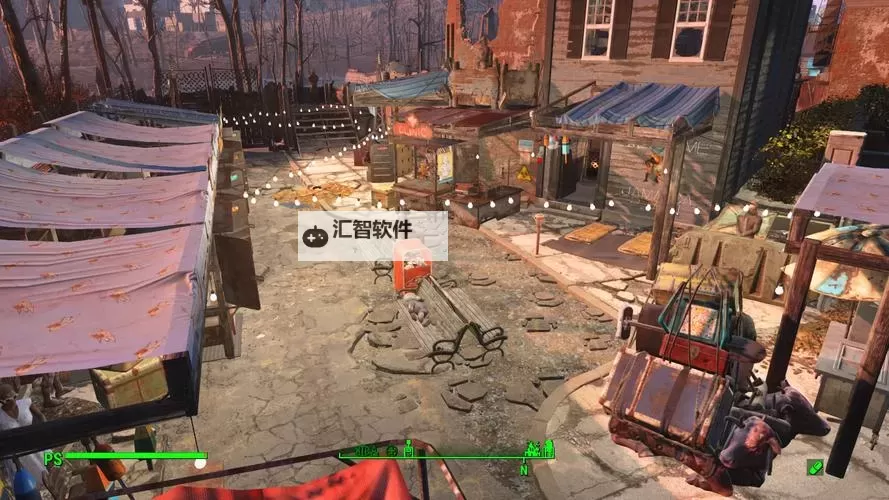The width and height of the screenshot is (889, 500).
Task: Click the green icon in the HUD corner
Action: (815, 467)
